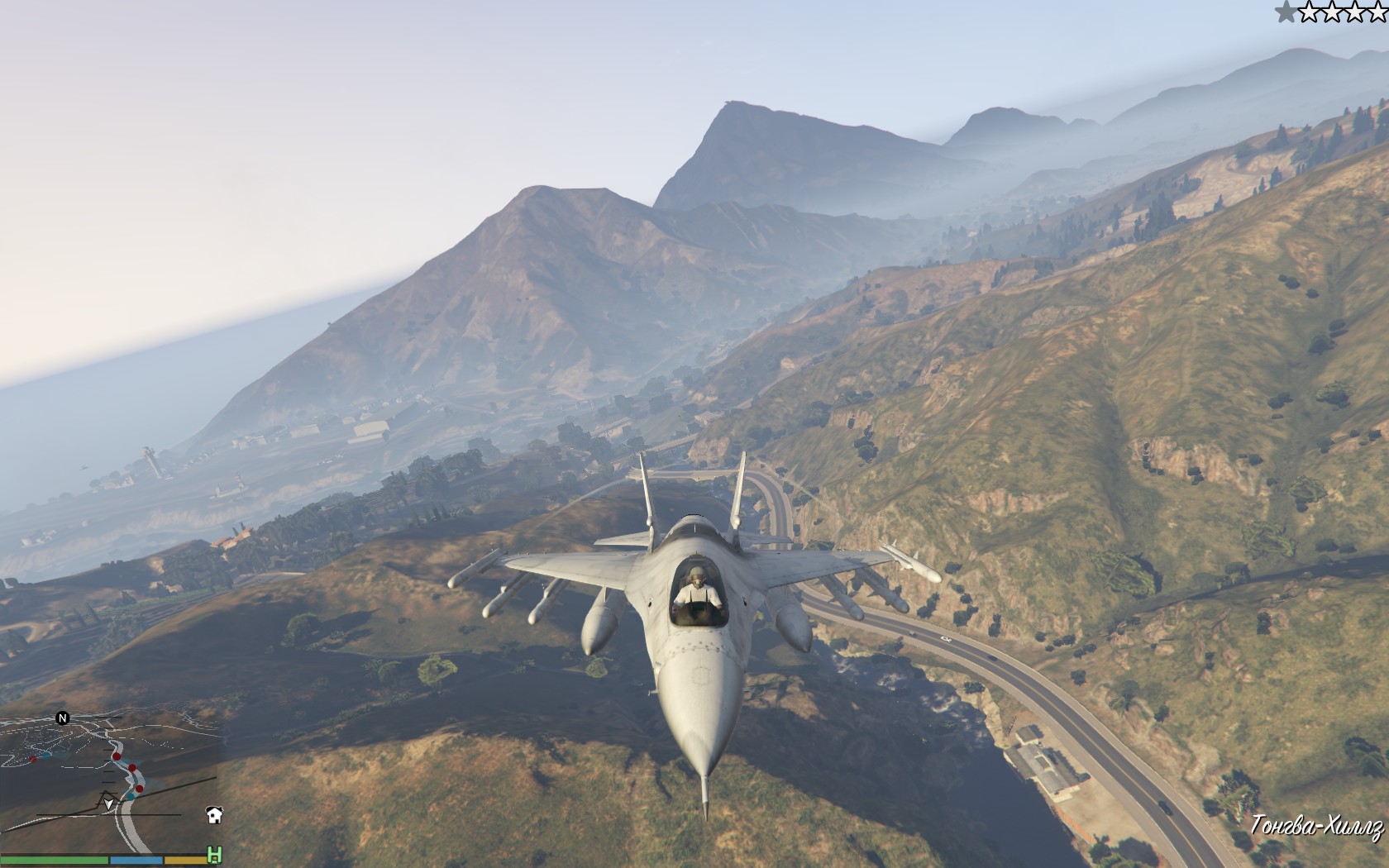Image resolution: width=1389 pixels, height=868 pixels.
Task: Click the north compass marker on the minimap
Action: coord(62,718)
